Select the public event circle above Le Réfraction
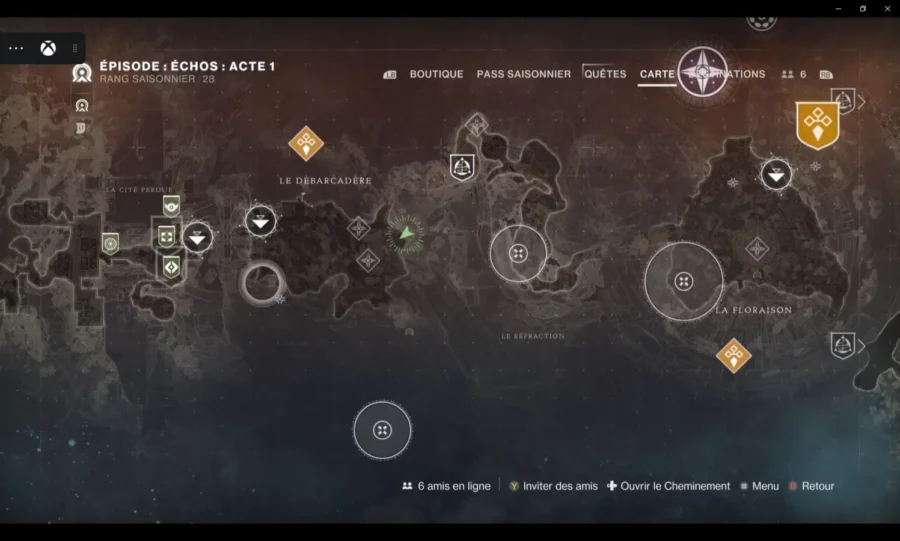Viewport: 900px width, 541px height. (x=518, y=253)
